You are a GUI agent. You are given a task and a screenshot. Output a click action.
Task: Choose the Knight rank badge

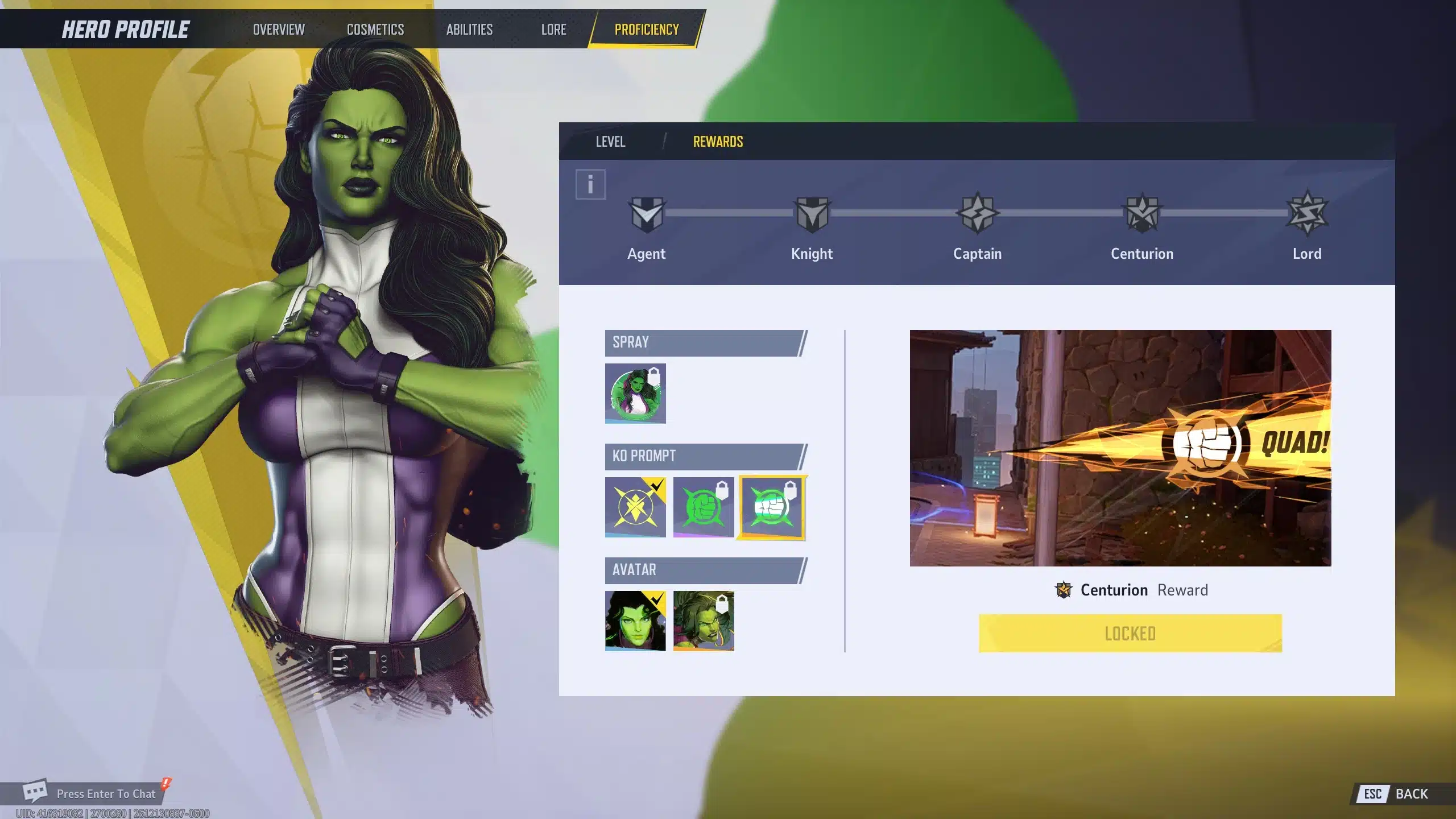[x=812, y=214]
